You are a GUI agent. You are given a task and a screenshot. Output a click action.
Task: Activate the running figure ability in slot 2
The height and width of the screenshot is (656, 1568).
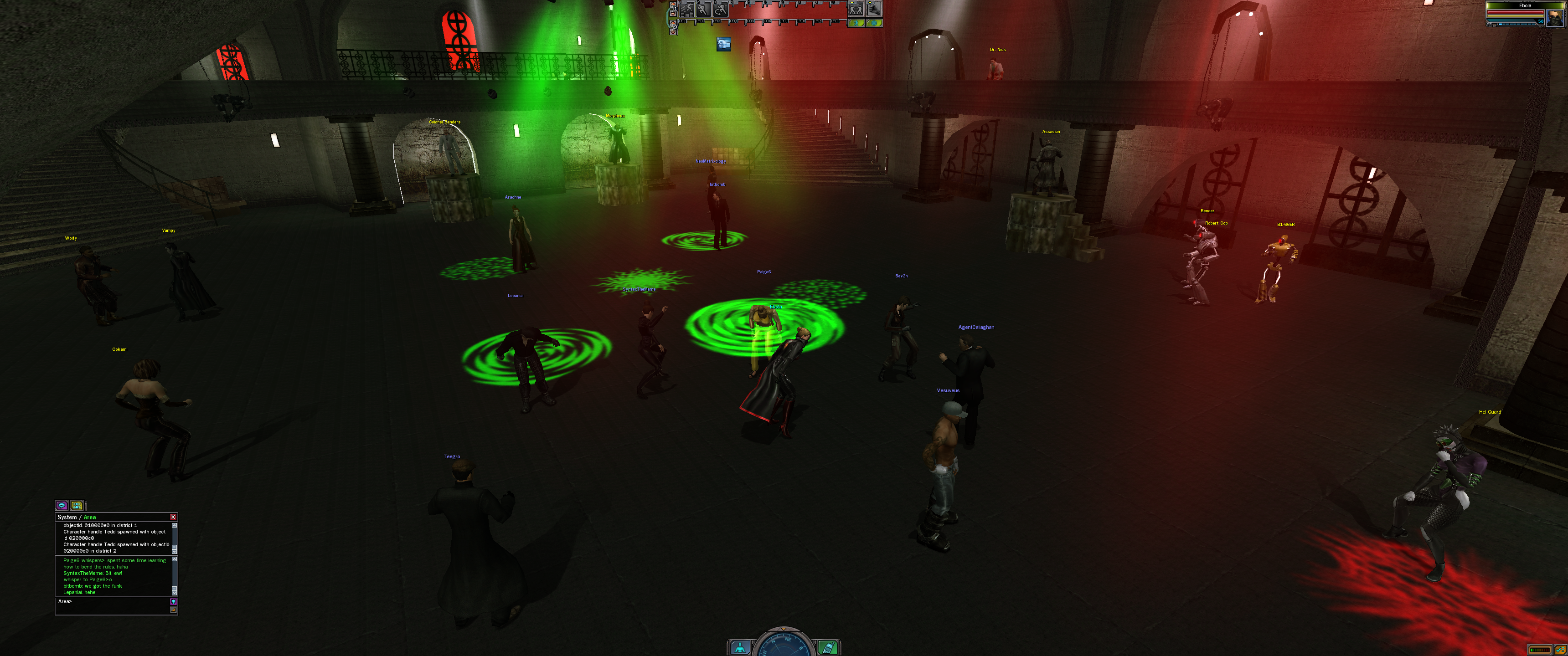click(x=704, y=9)
